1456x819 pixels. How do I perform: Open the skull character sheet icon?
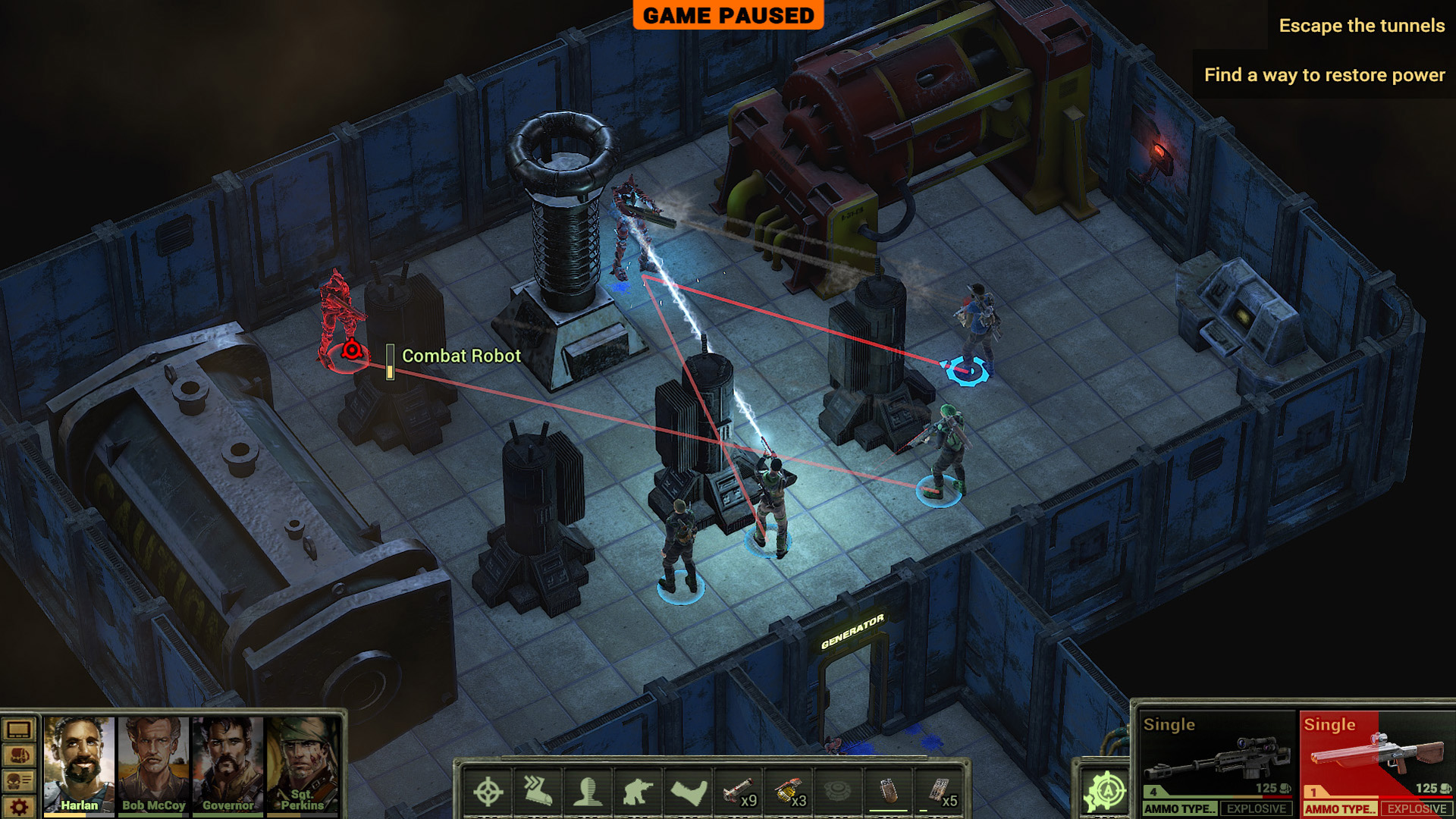(x=19, y=780)
